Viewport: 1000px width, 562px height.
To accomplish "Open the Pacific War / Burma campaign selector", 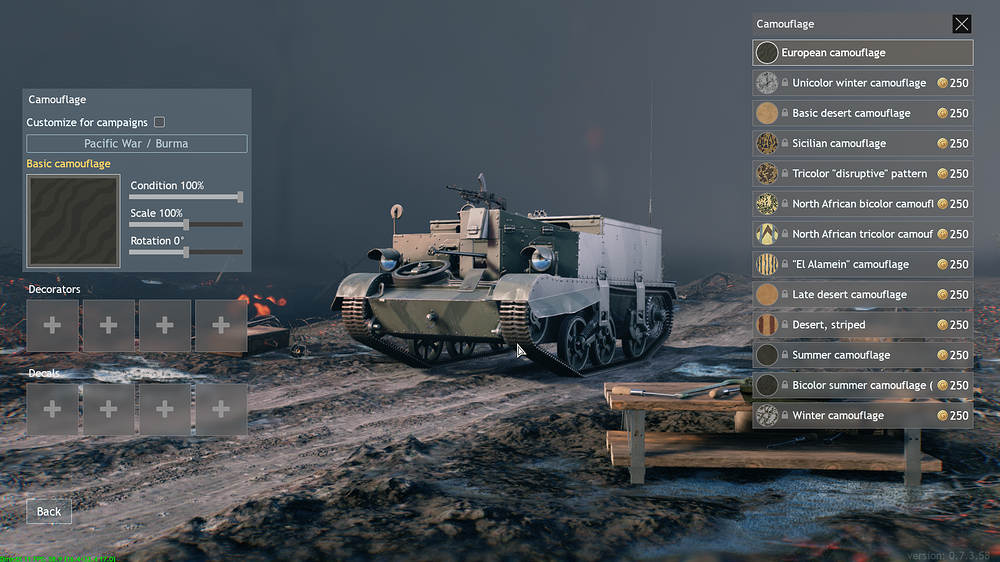I will coord(136,143).
